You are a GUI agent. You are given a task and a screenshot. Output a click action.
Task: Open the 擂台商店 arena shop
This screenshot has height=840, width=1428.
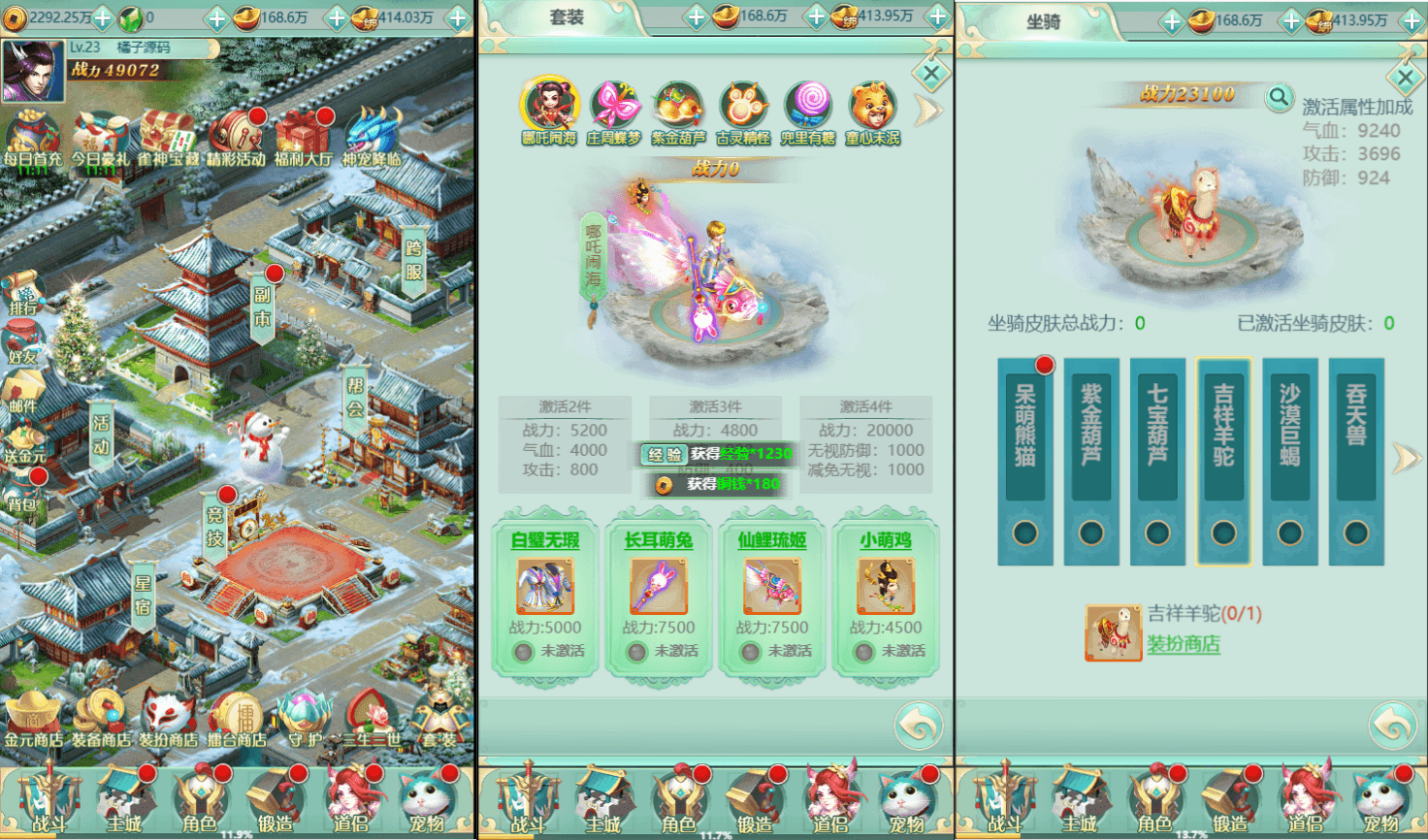click(x=236, y=719)
